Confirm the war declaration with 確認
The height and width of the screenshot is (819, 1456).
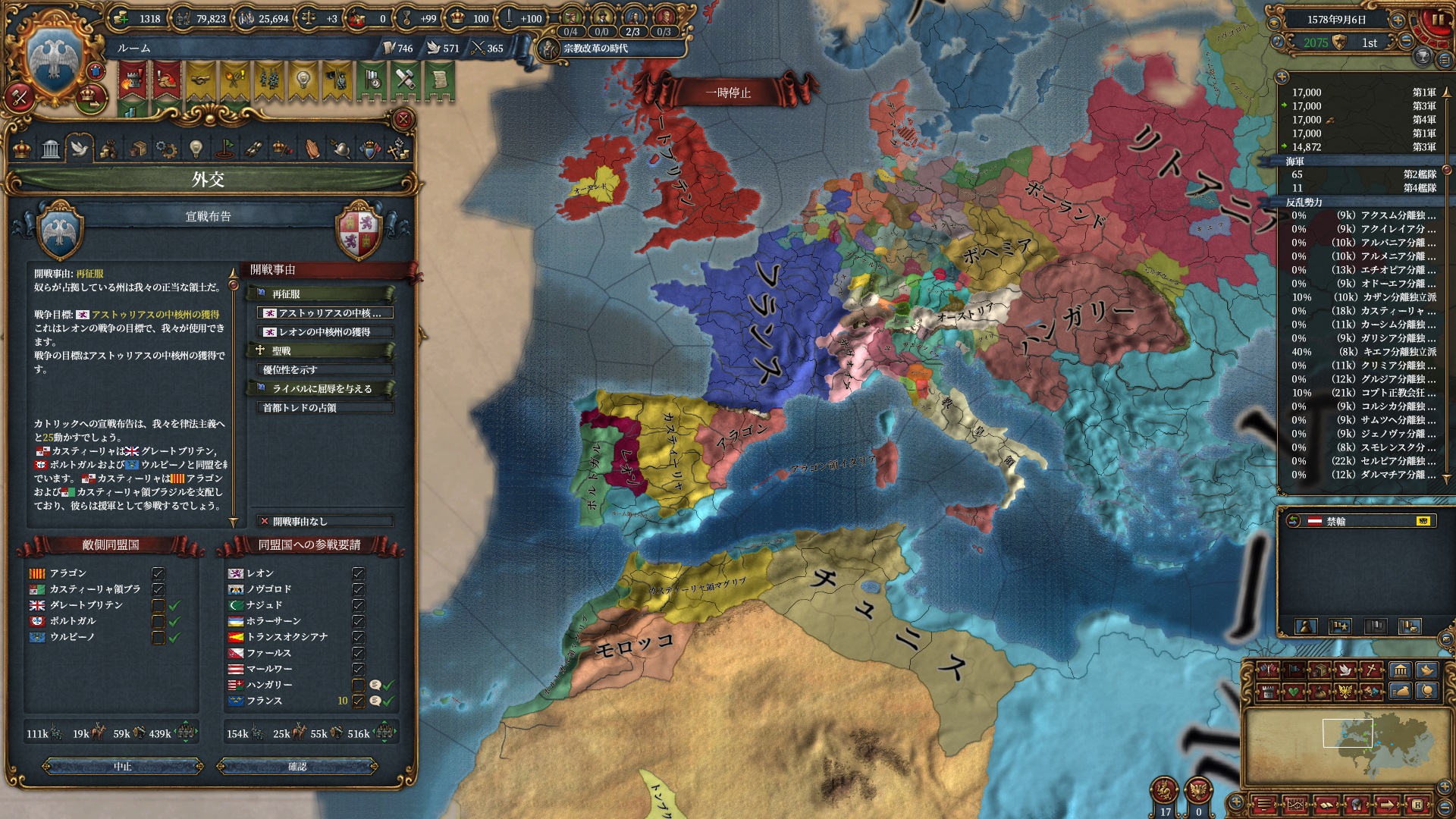coord(297,767)
